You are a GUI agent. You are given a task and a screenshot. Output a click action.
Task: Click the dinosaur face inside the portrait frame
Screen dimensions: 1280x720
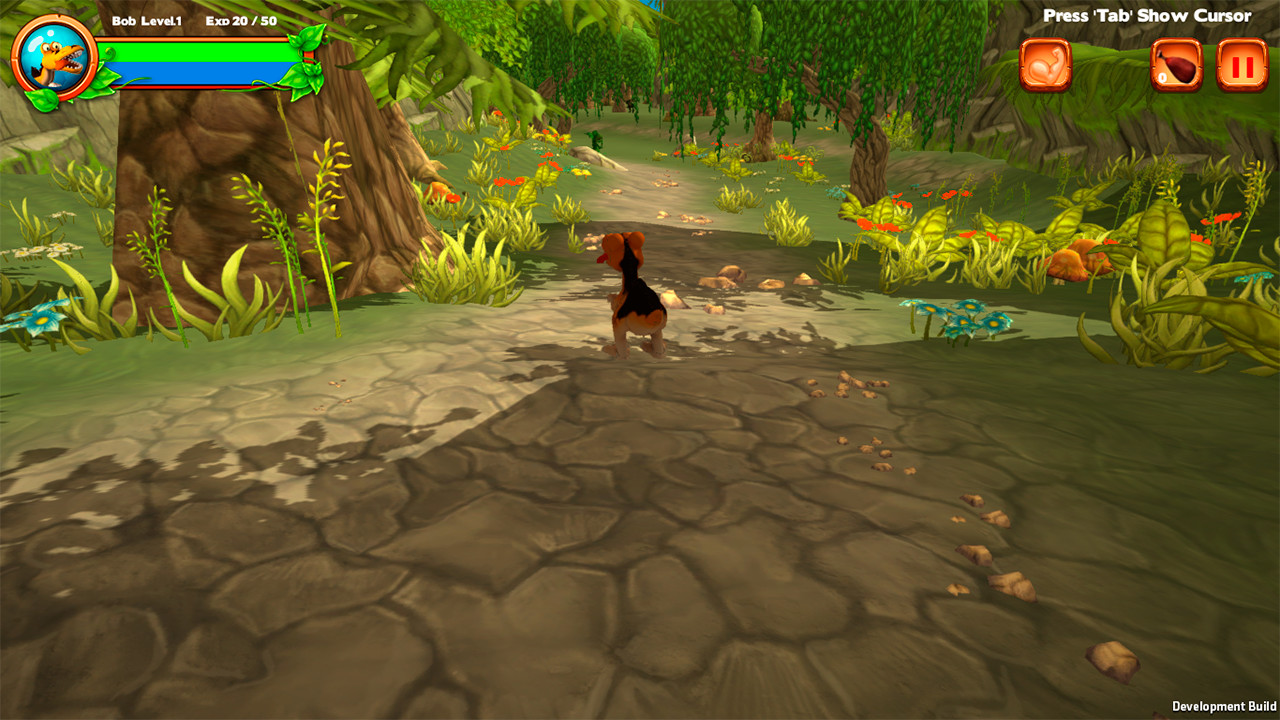coord(55,57)
